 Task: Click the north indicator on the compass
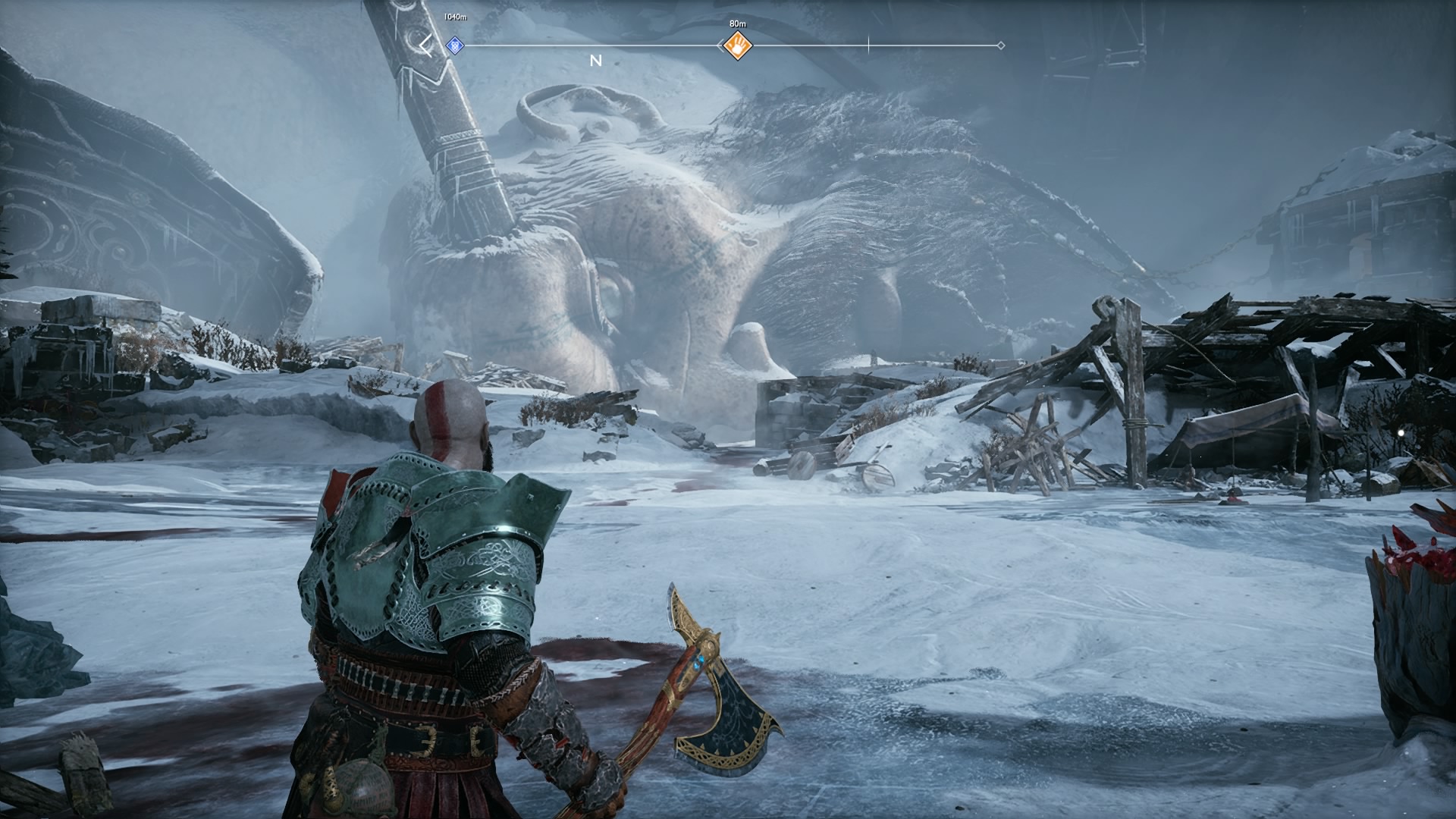pos(596,61)
